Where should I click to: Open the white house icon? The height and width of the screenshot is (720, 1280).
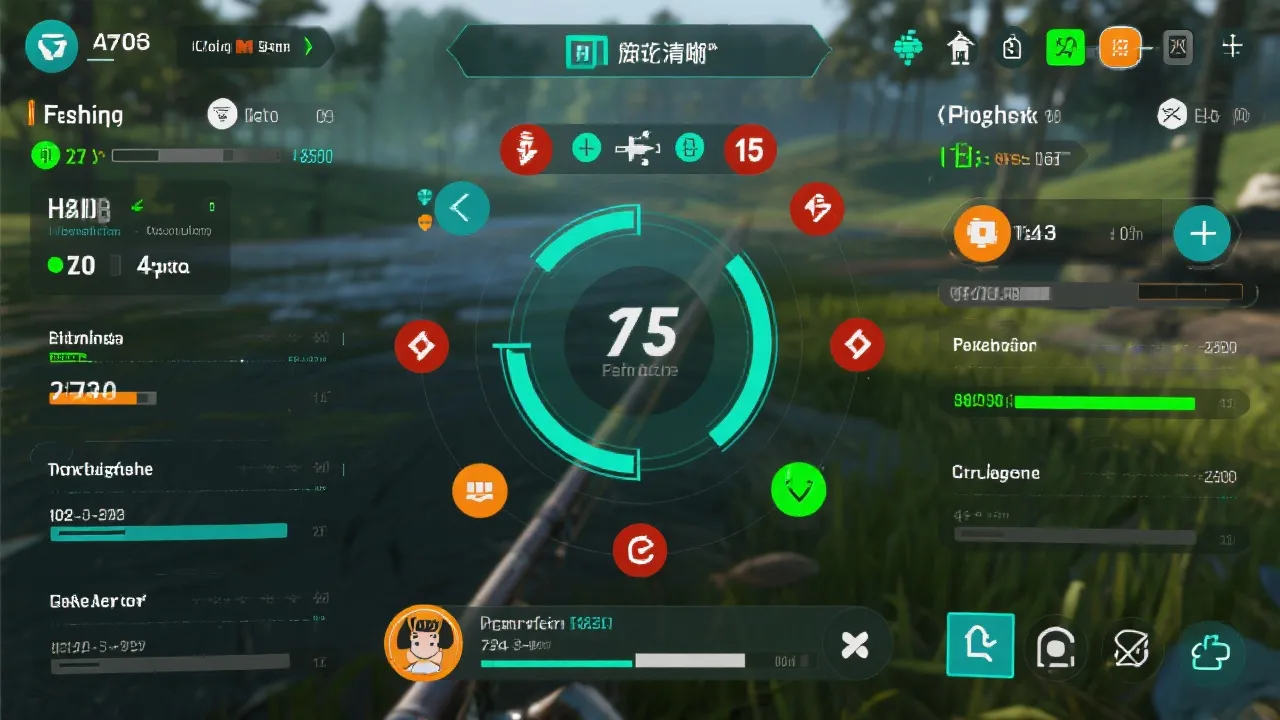pyautogui.click(x=961, y=47)
